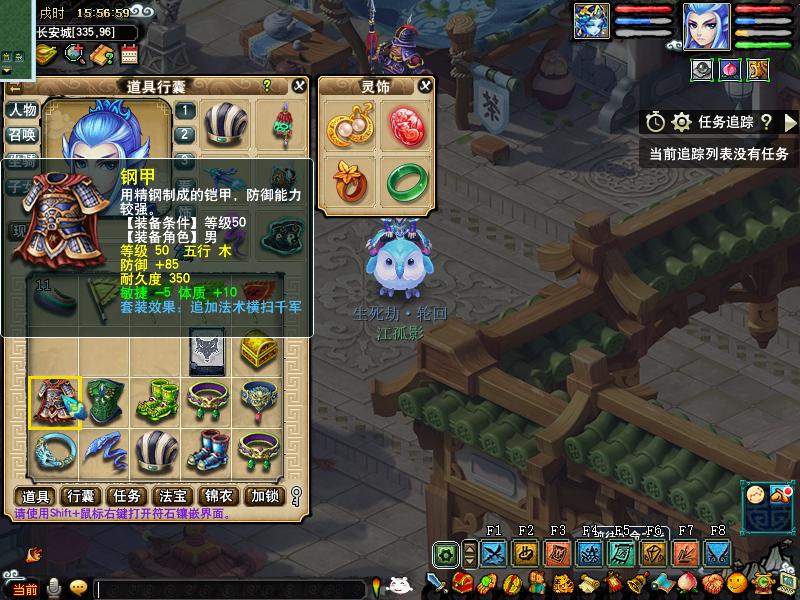Viewport: 800px width, 600px height.
Task: Select the red carved pendant accessory
Action: tap(405, 126)
